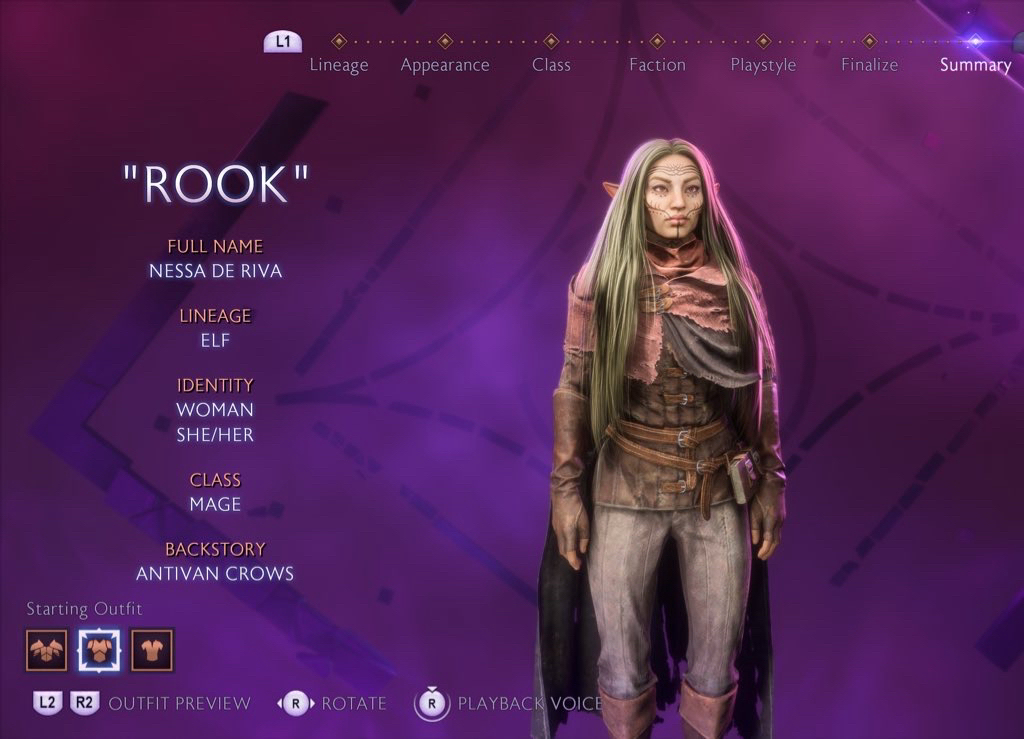
Task: Show the Summary tab
Action: [975, 64]
